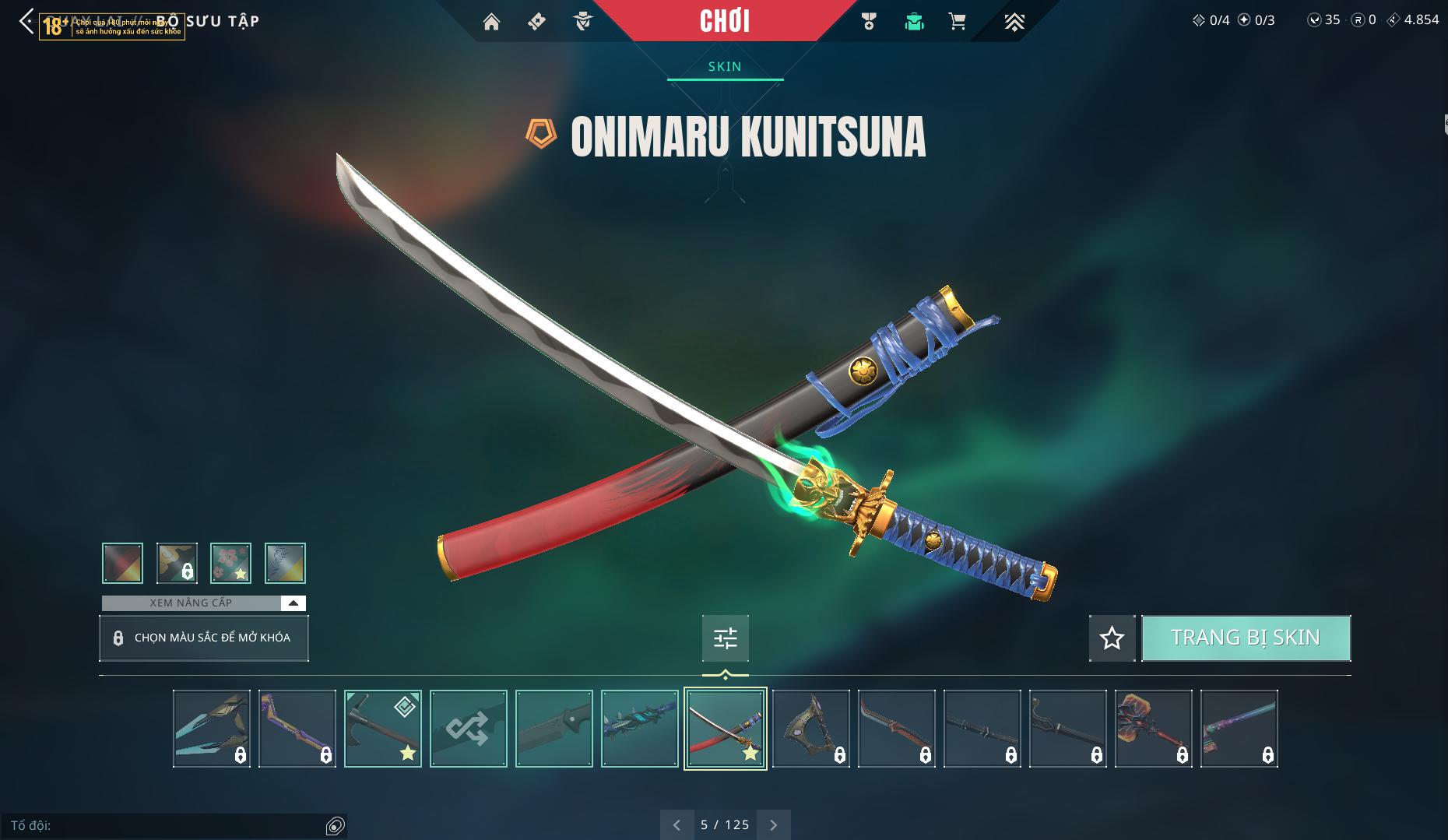Choose the starred pink blossom color variant

[x=231, y=563]
